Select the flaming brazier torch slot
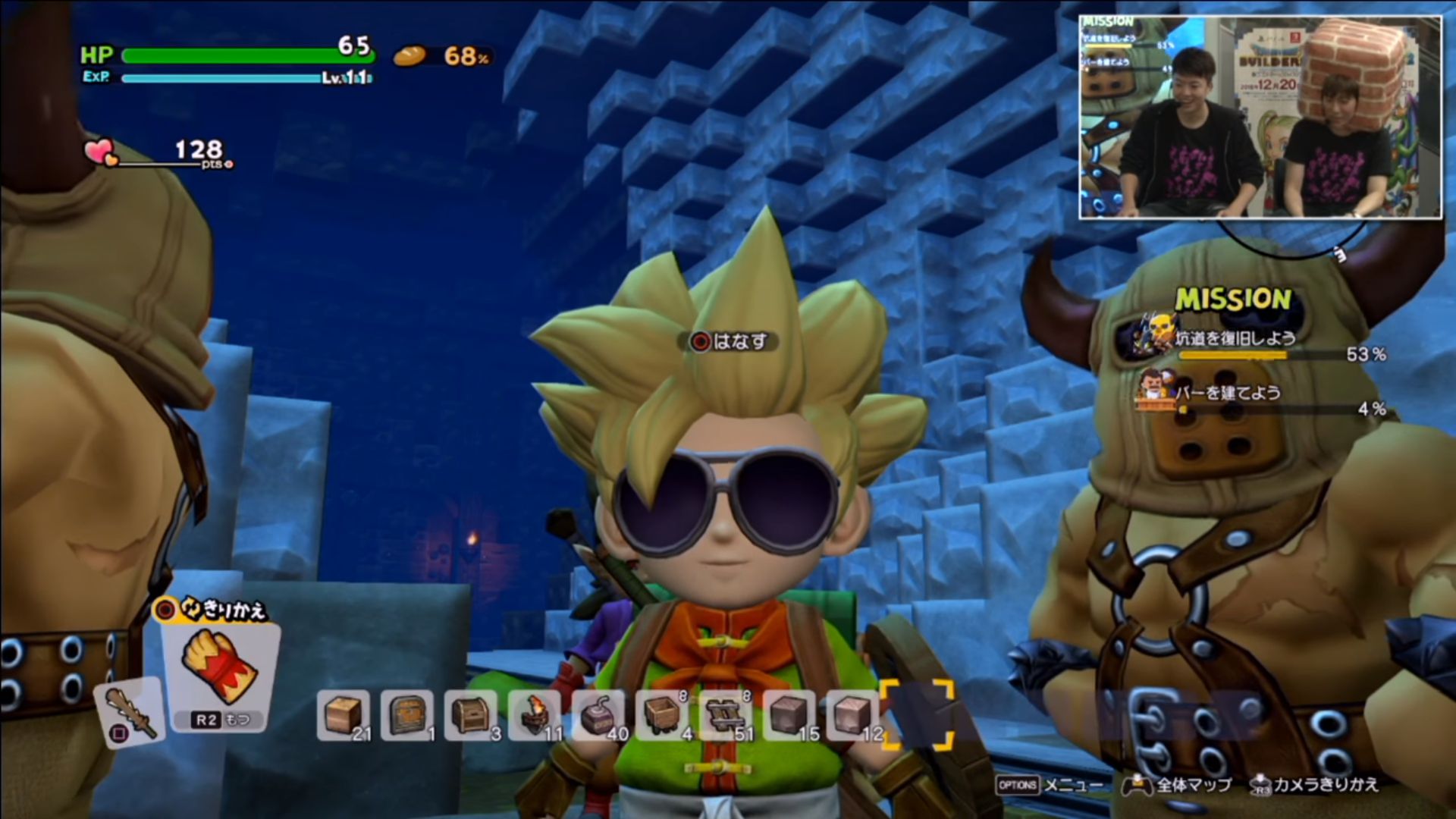This screenshot has height=819, width=1456. (535, 715)
